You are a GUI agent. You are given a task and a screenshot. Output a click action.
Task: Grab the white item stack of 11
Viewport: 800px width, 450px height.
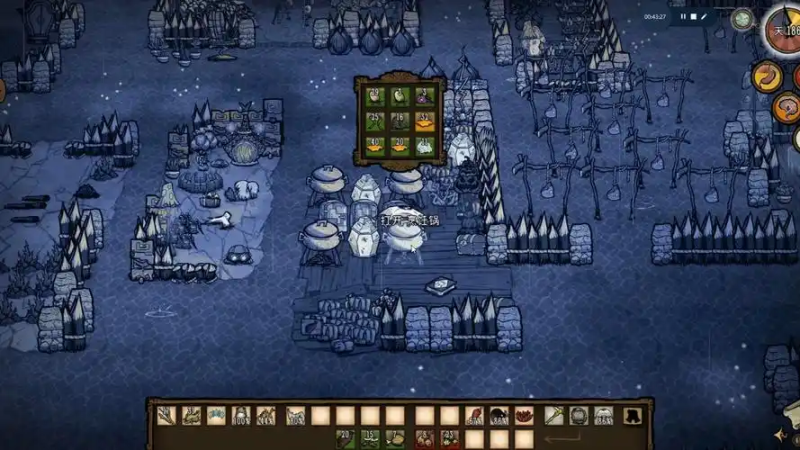click(425, 146)
